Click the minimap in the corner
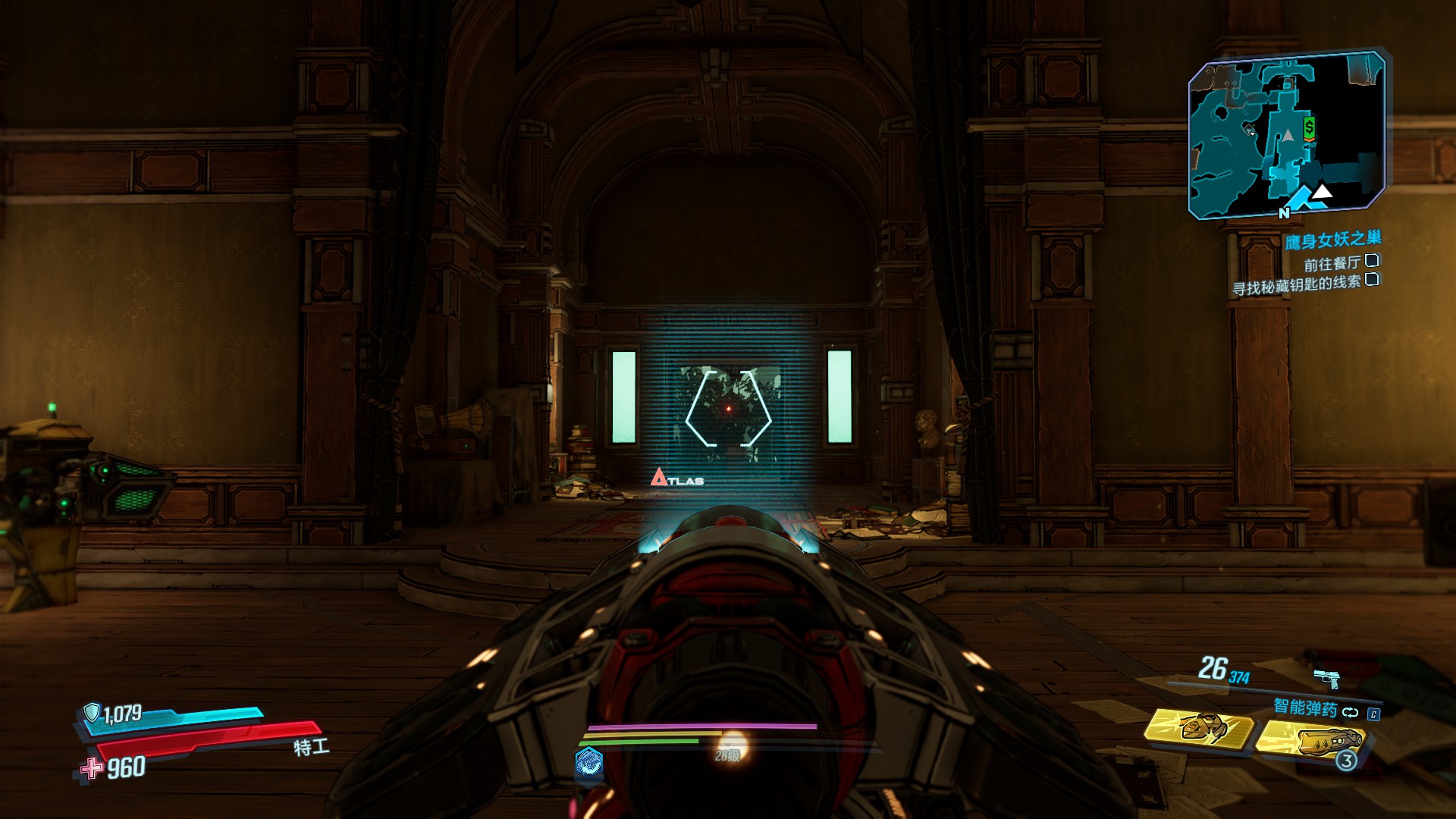Viewport: 1456px width, 819px height. pos(1286,135)
